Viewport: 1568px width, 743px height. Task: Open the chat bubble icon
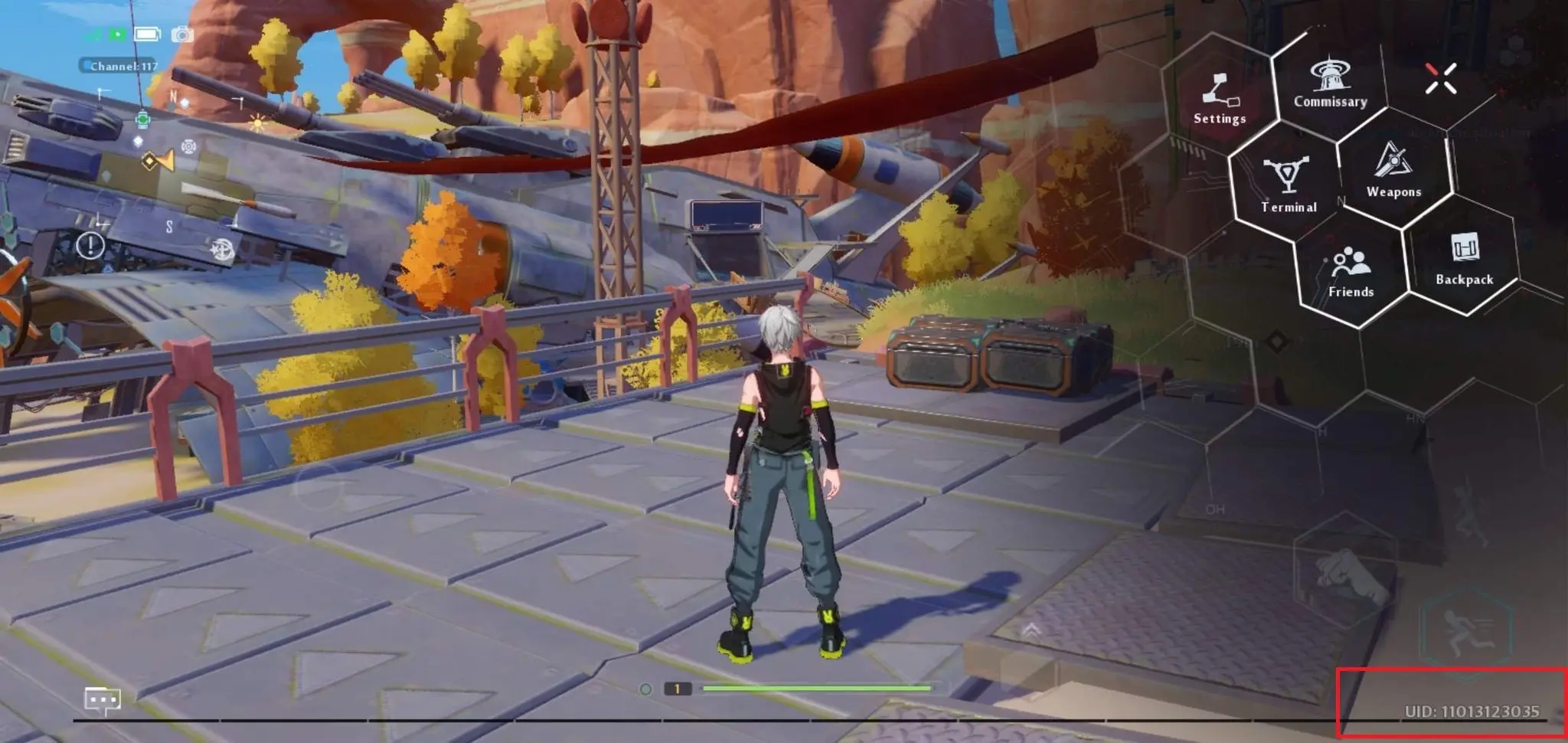[102, 700]
